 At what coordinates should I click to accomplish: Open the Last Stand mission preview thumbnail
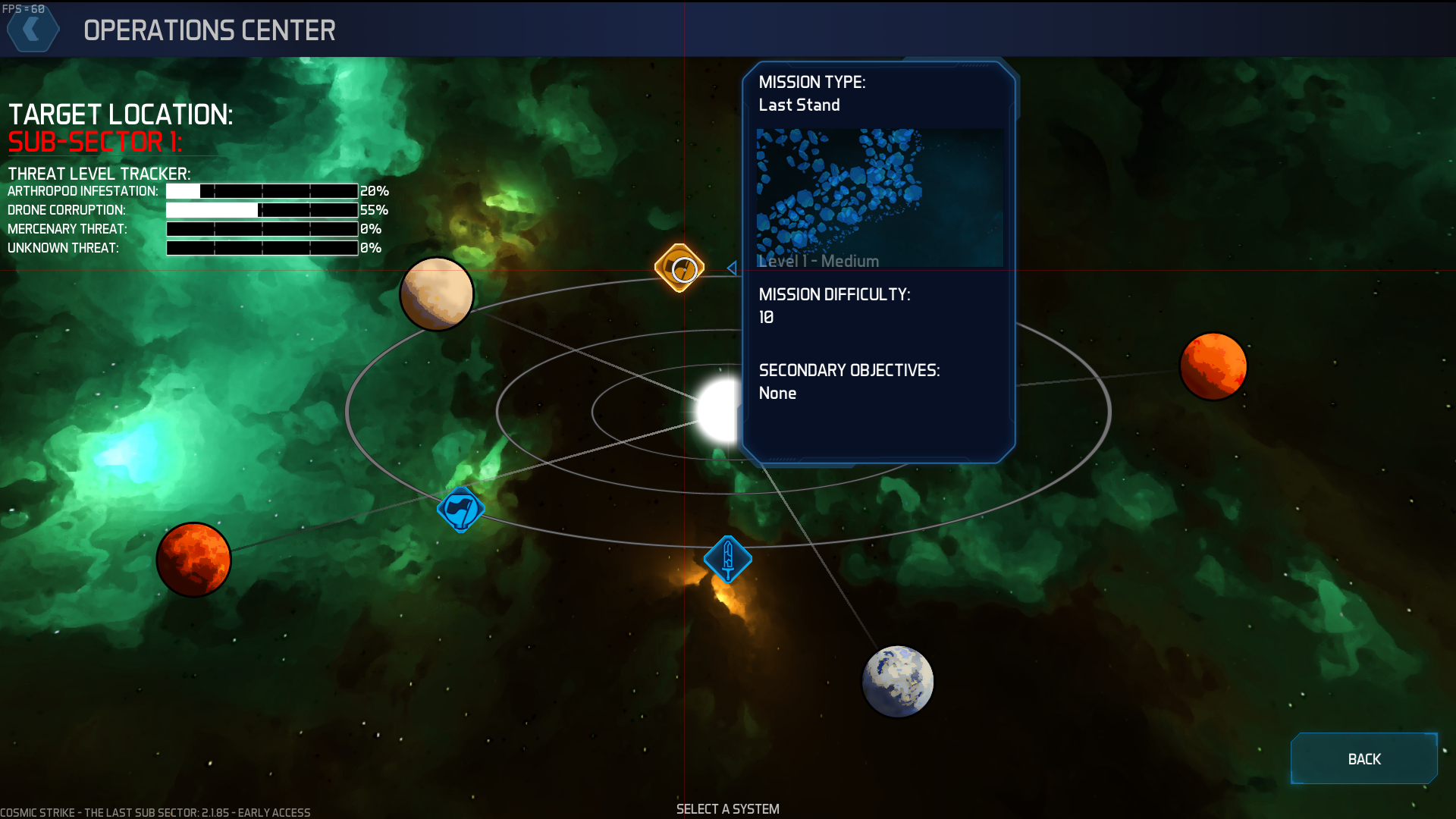(x=879, y=197)
